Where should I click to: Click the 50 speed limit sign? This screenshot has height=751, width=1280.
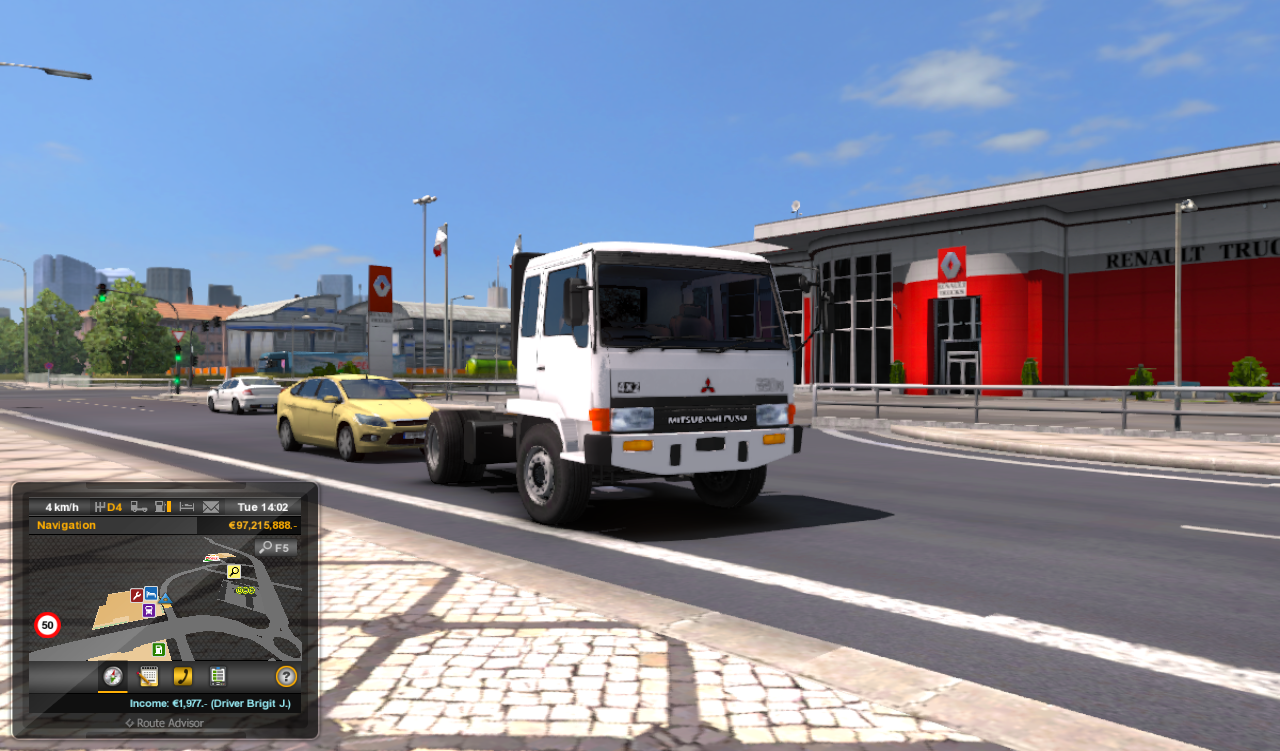click(x=47, y=624)
